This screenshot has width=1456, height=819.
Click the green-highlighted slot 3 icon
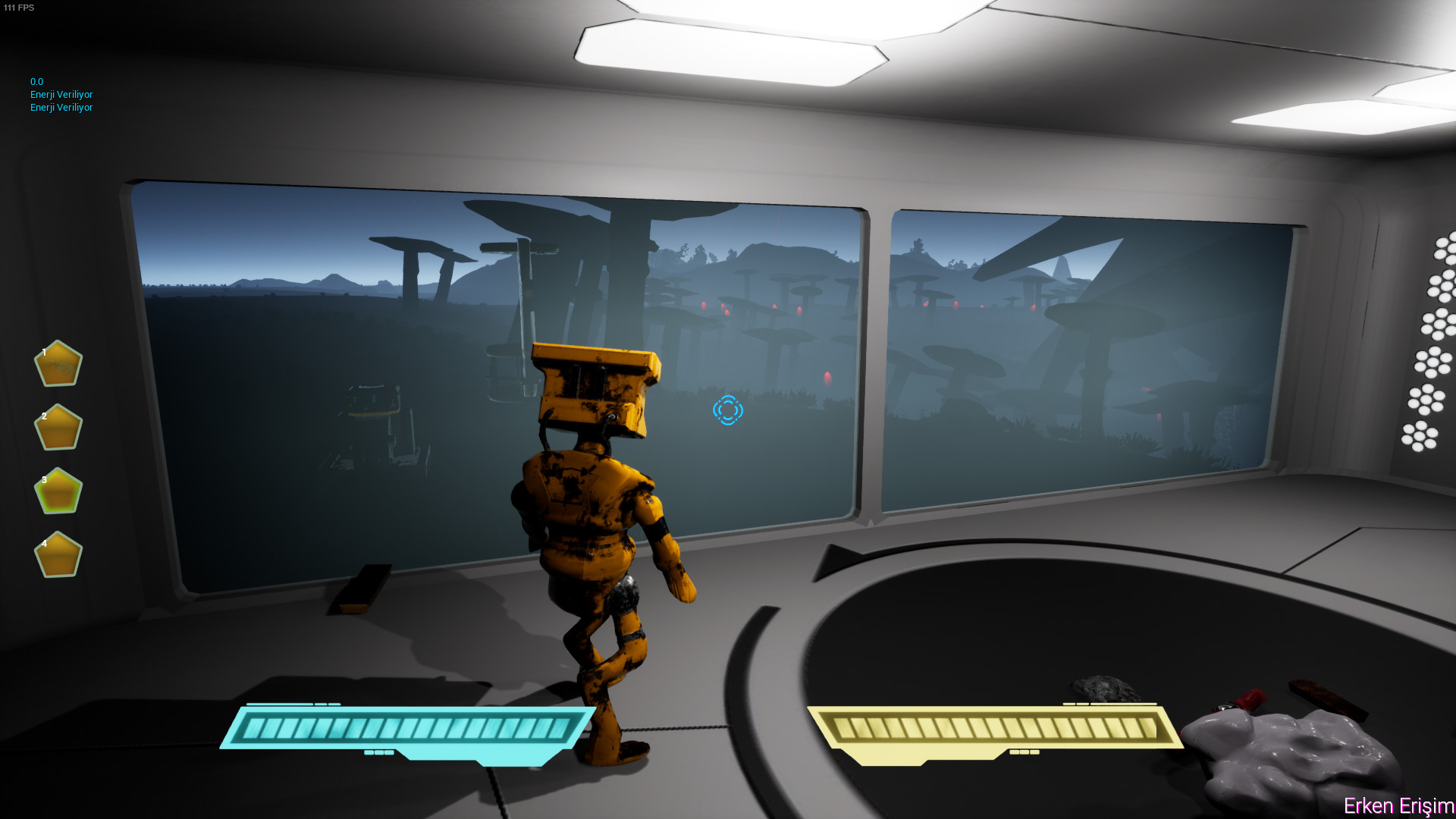point(58,491)
